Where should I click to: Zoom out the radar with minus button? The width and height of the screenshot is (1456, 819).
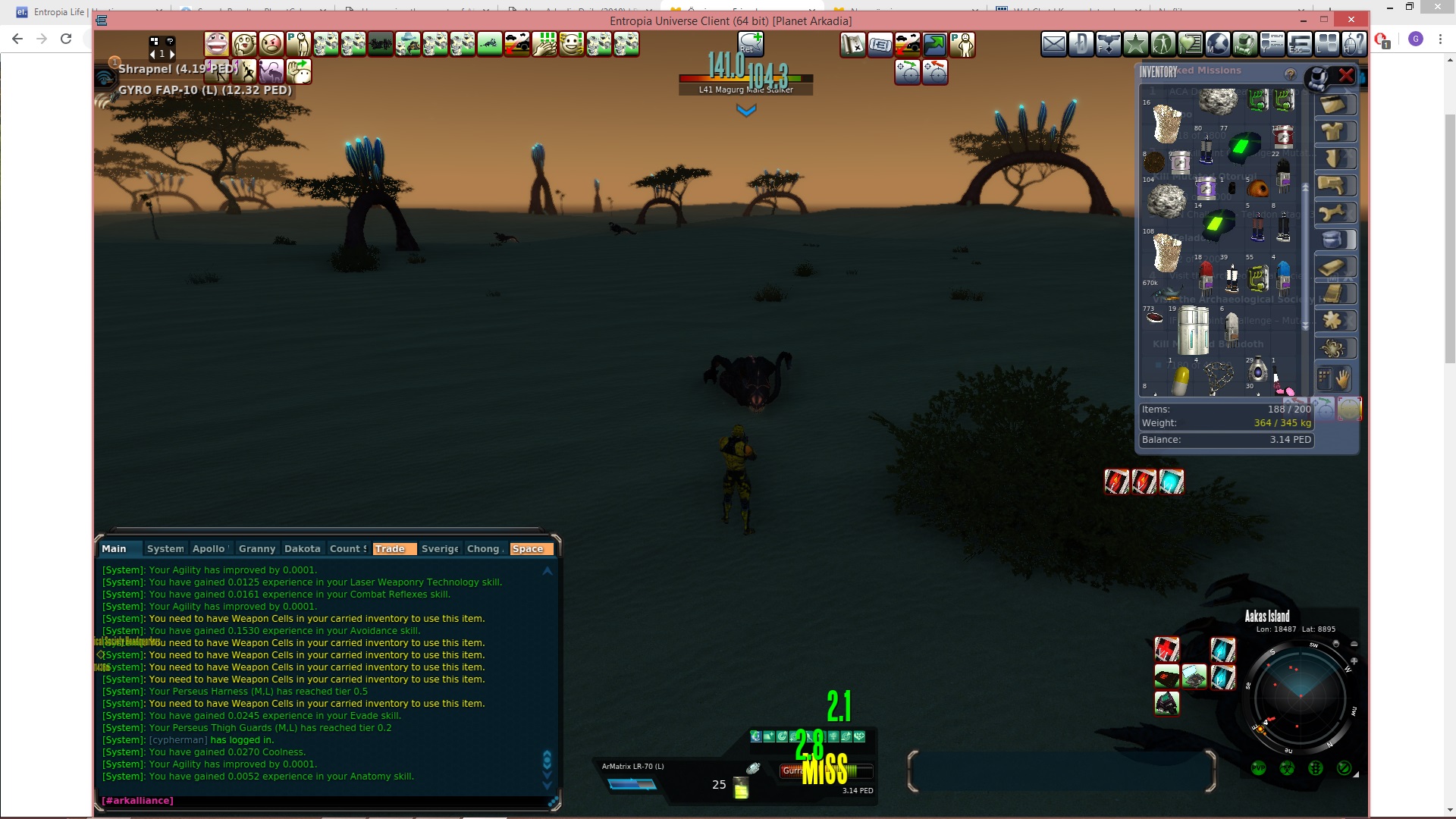pyautogui.click(x=1354, y=645)
